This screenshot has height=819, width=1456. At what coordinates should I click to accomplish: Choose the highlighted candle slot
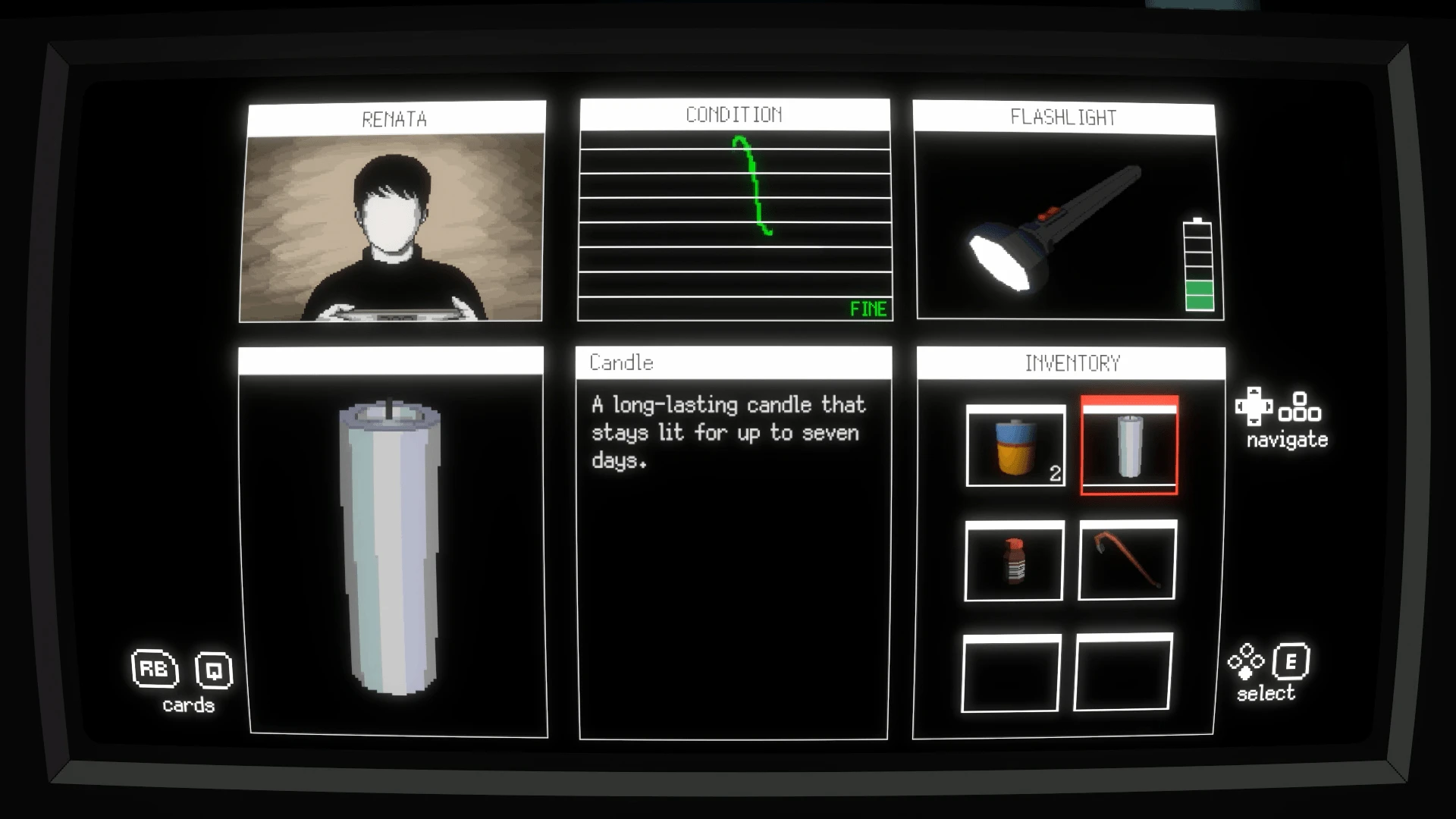[x=1129, y=446]
